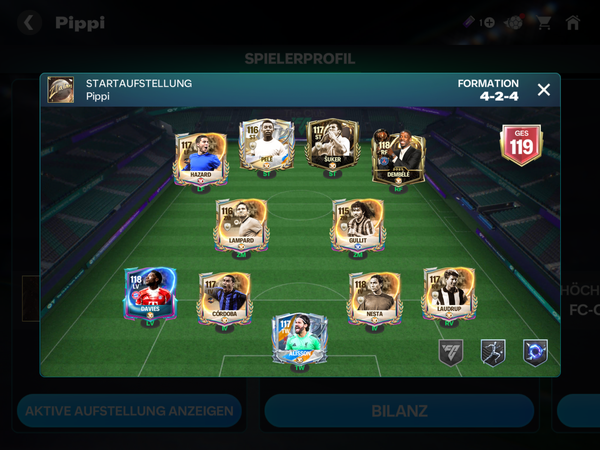Click the blue energy orb shield badge
Screen dimensions: 600x450
point(535,352)
